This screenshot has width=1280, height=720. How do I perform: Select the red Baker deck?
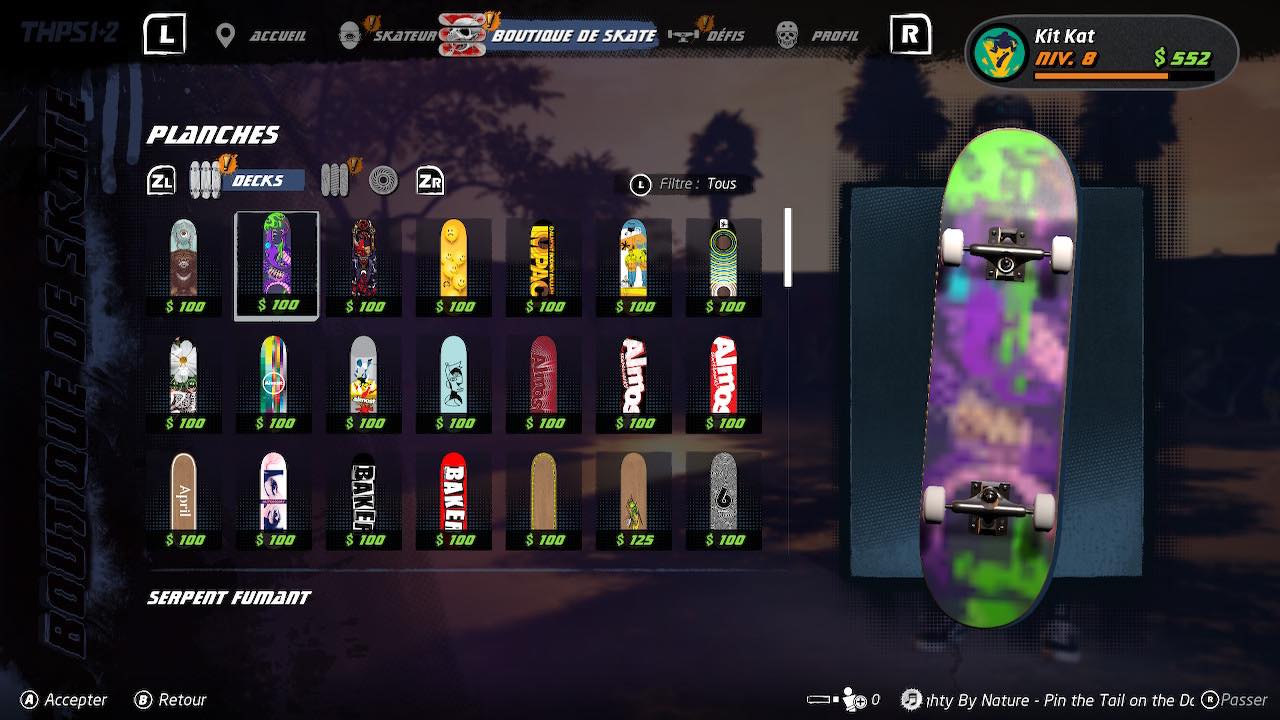click(454, 499)
